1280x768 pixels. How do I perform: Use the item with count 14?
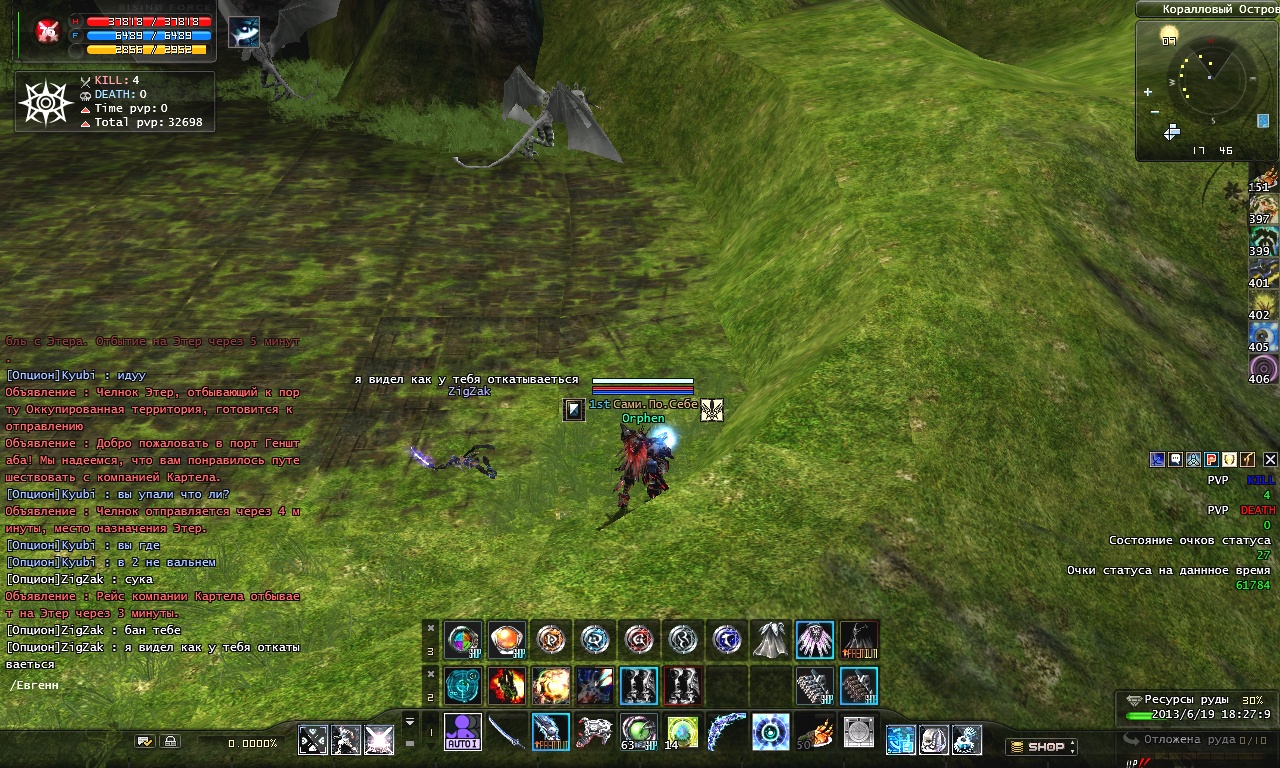tap(682, 731)
